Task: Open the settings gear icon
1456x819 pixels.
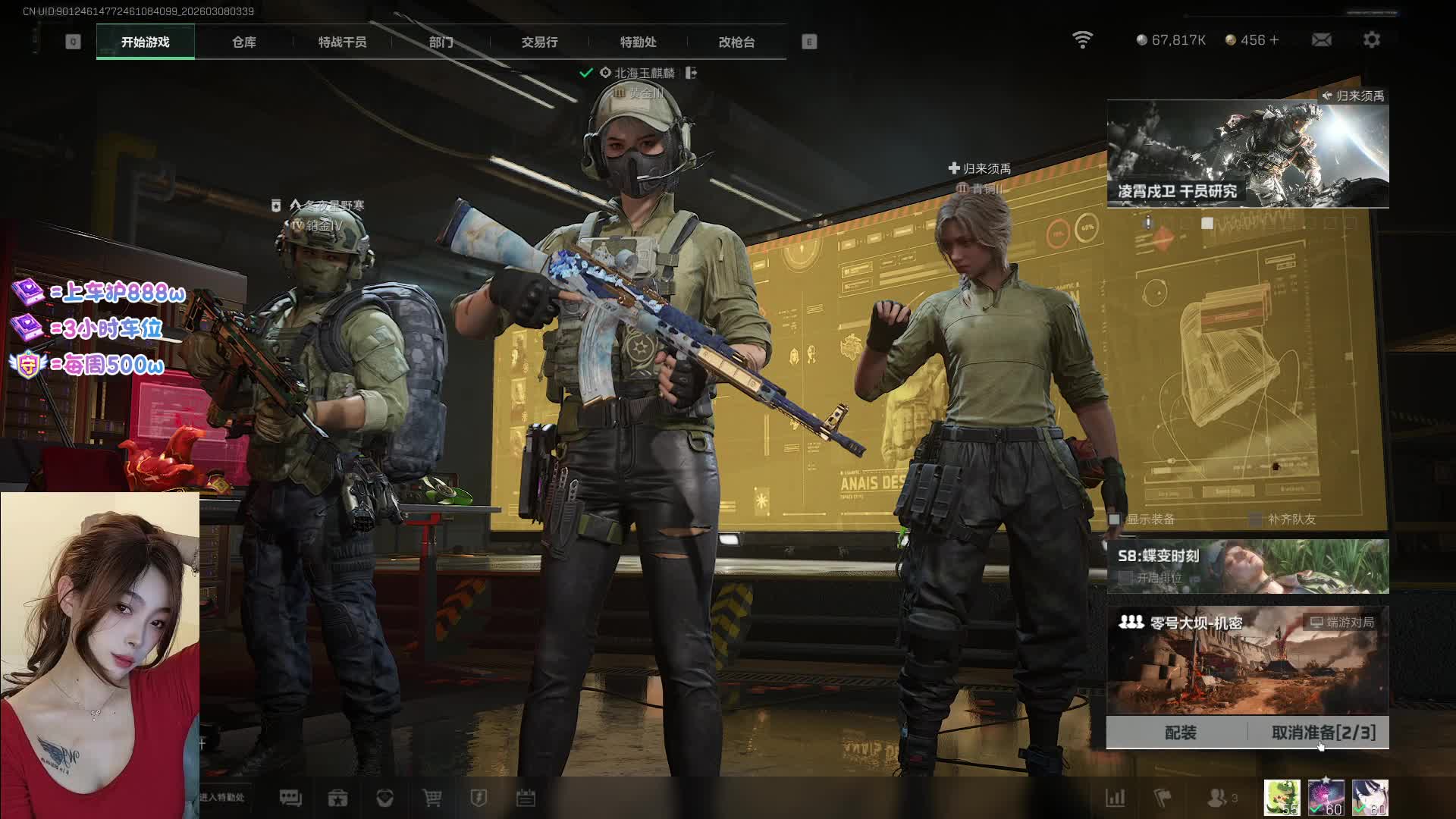Action: point(1371,40)
